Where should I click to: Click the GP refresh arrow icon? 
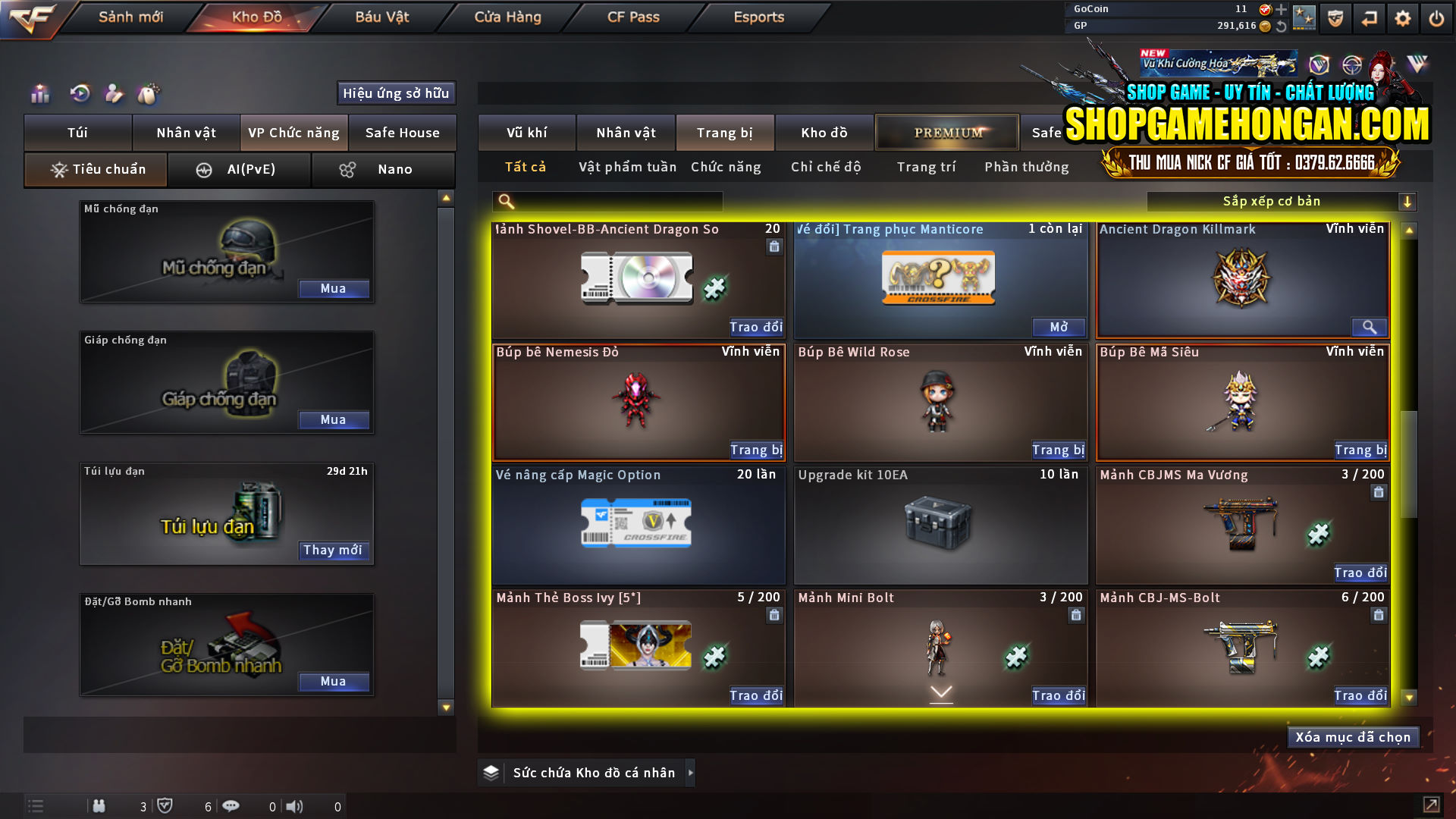(x=1282, y=25)
